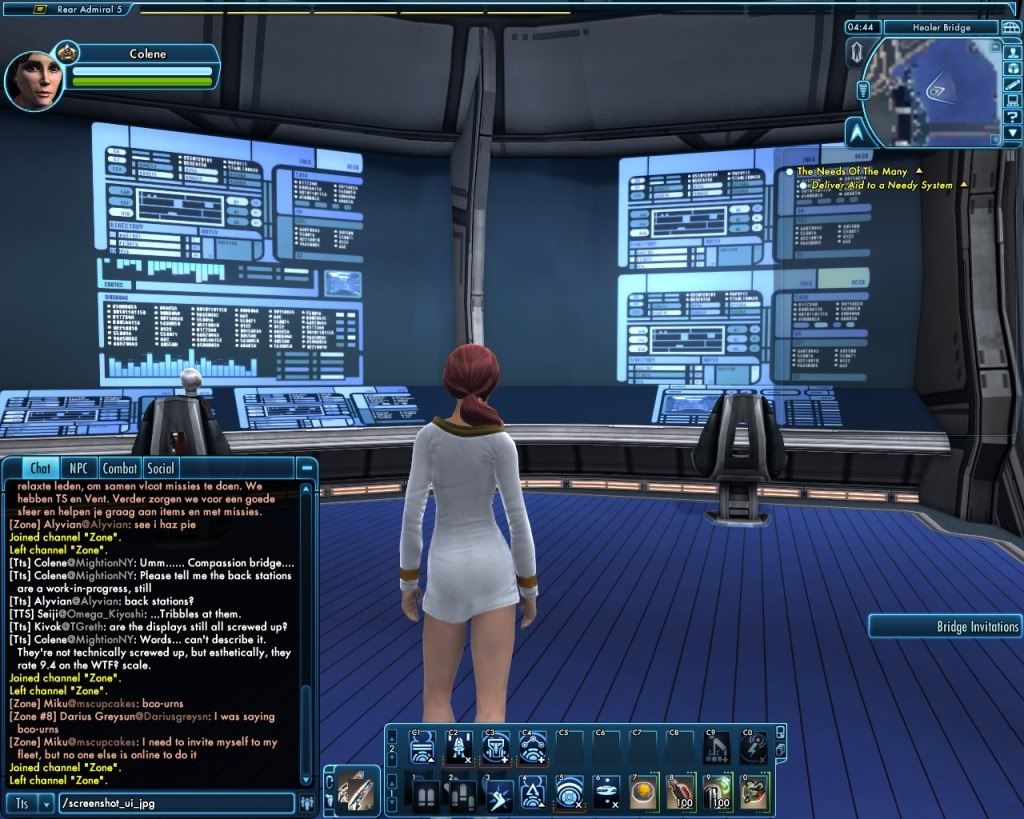
Task: Select the Social chat tab
Action: point(161,468)
